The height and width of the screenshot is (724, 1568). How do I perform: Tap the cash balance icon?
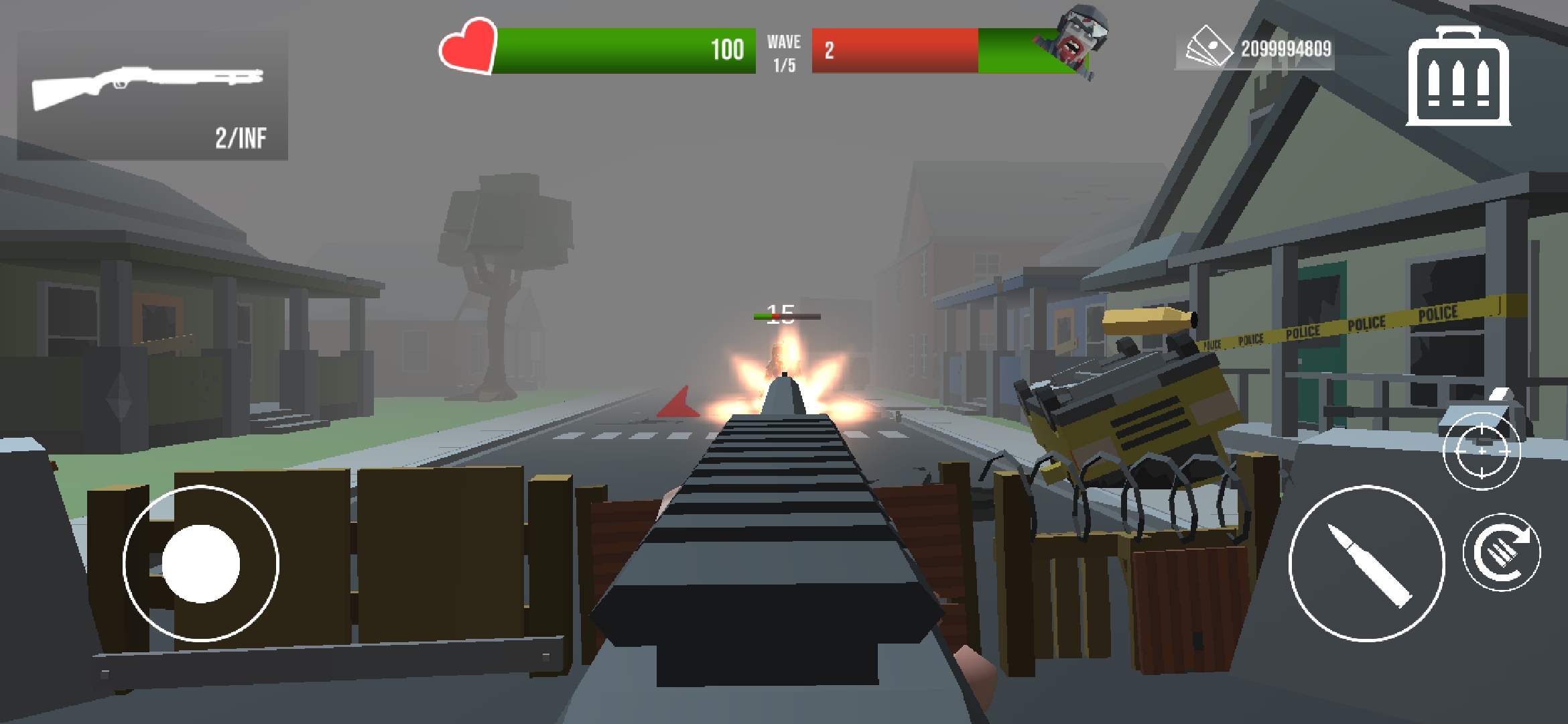pos(1210,47)
